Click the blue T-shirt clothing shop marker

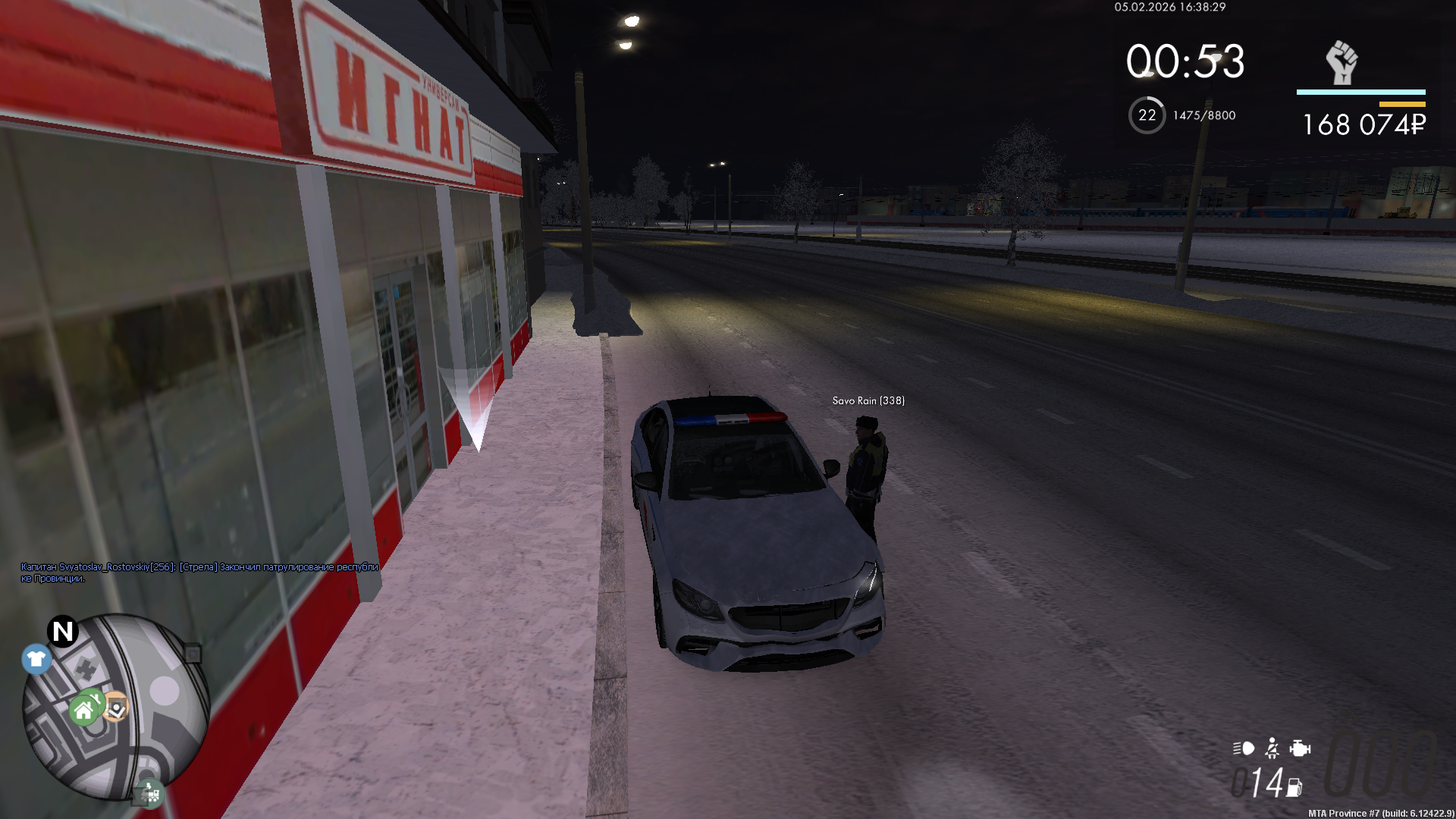[x=36, y=659]
